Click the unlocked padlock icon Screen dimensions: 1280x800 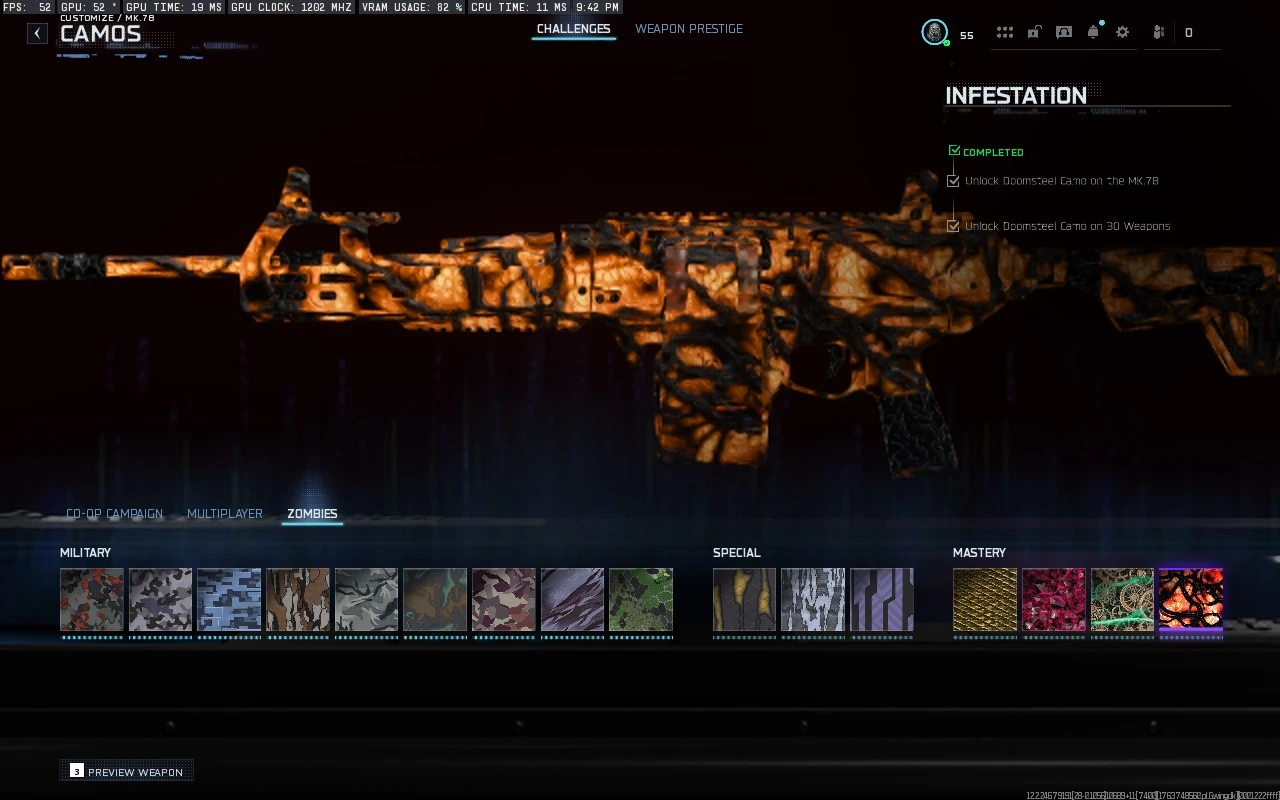coord(1033,32)
